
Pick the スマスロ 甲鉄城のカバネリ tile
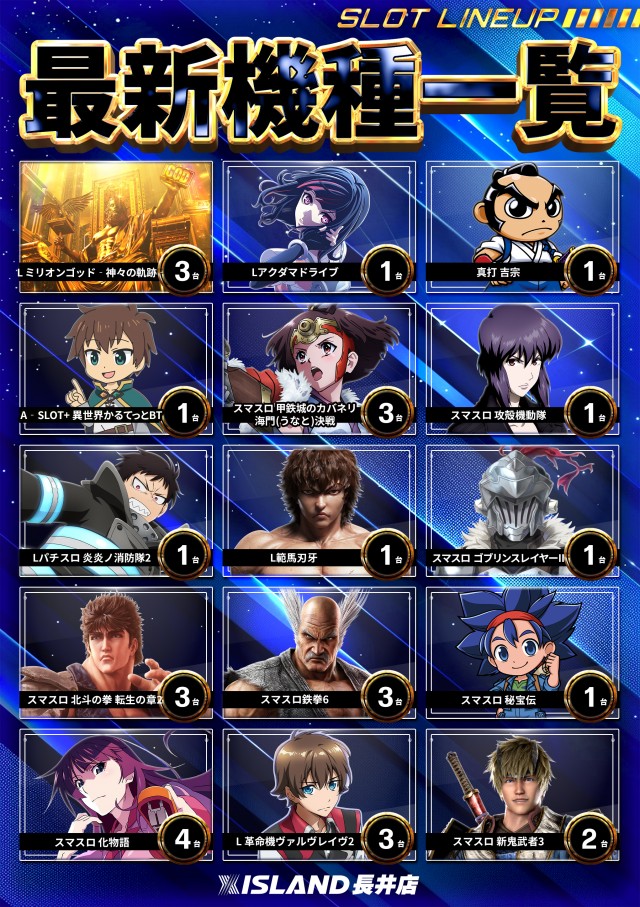coord(318,369)
